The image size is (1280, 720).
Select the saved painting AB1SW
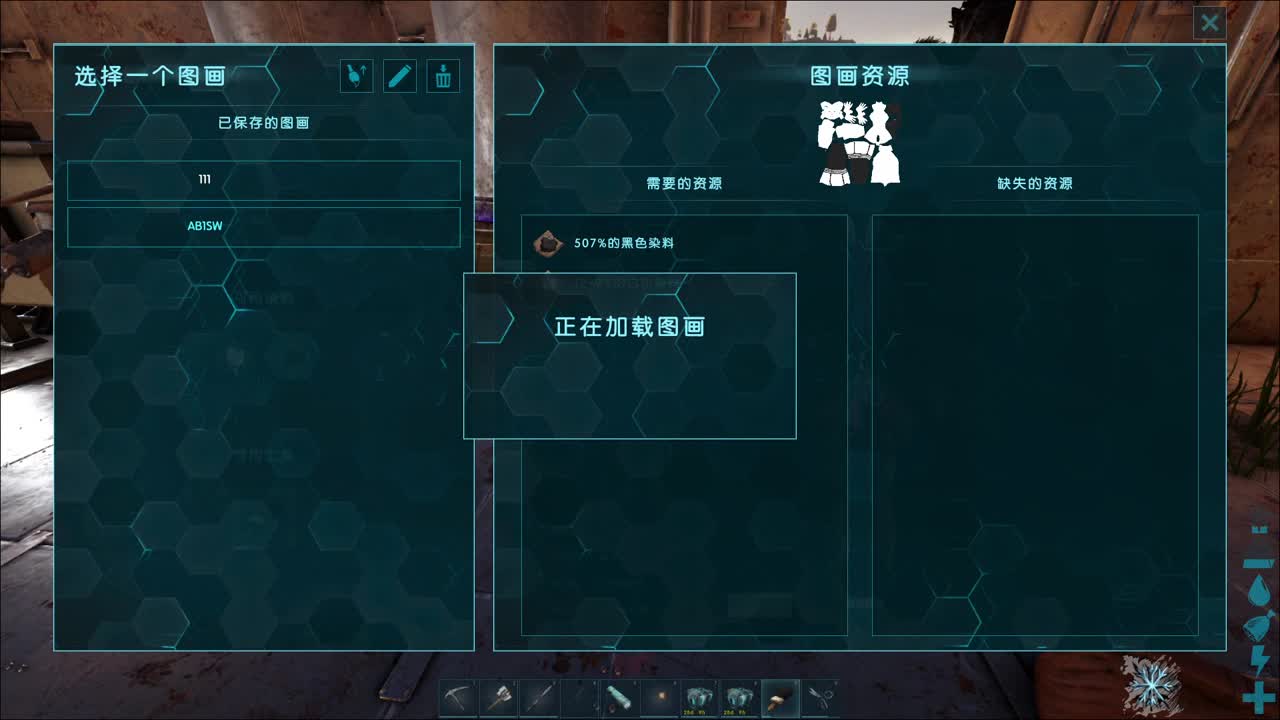(x=264, y=227)
